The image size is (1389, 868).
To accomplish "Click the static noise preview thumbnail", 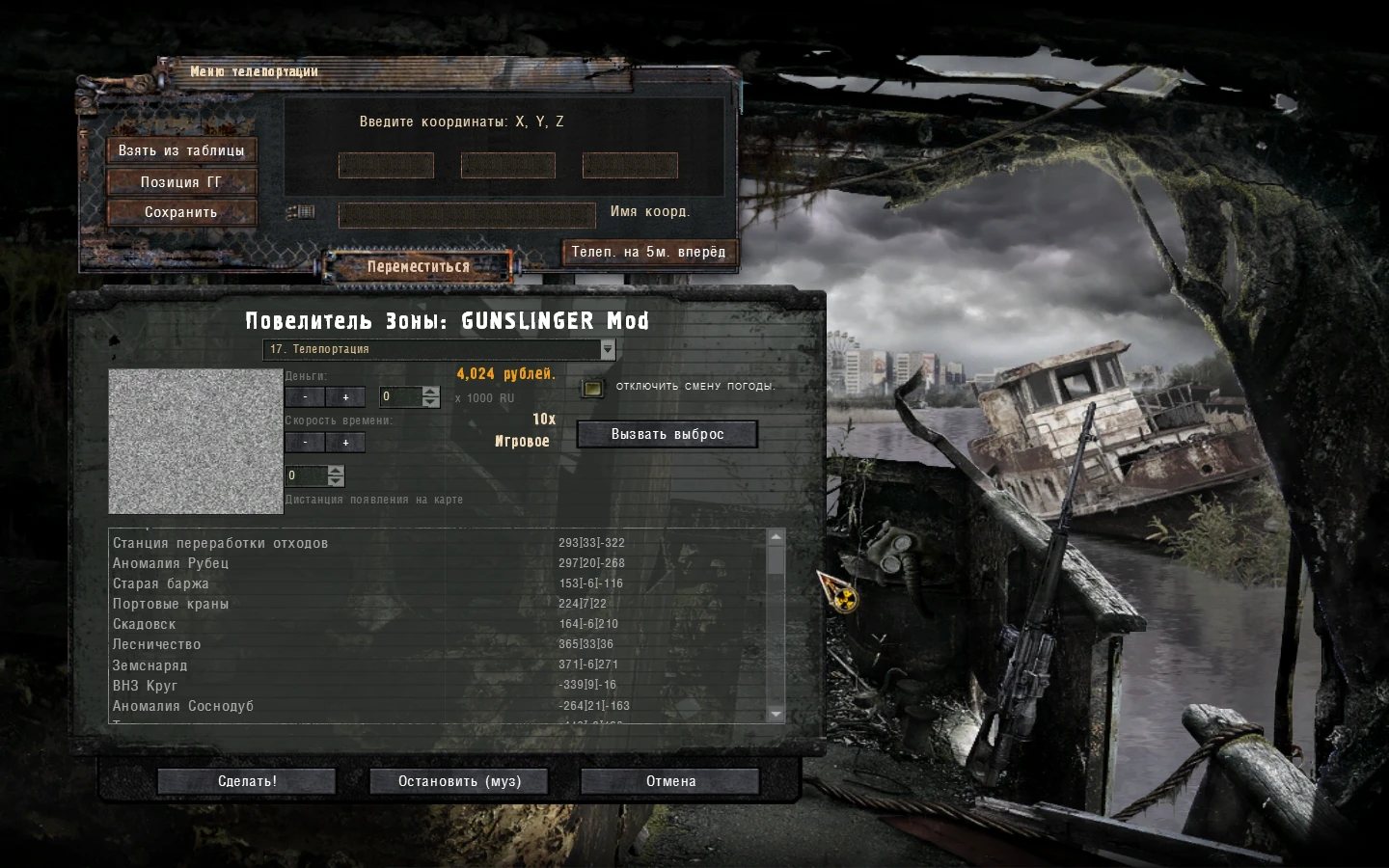I will point(195,440).
